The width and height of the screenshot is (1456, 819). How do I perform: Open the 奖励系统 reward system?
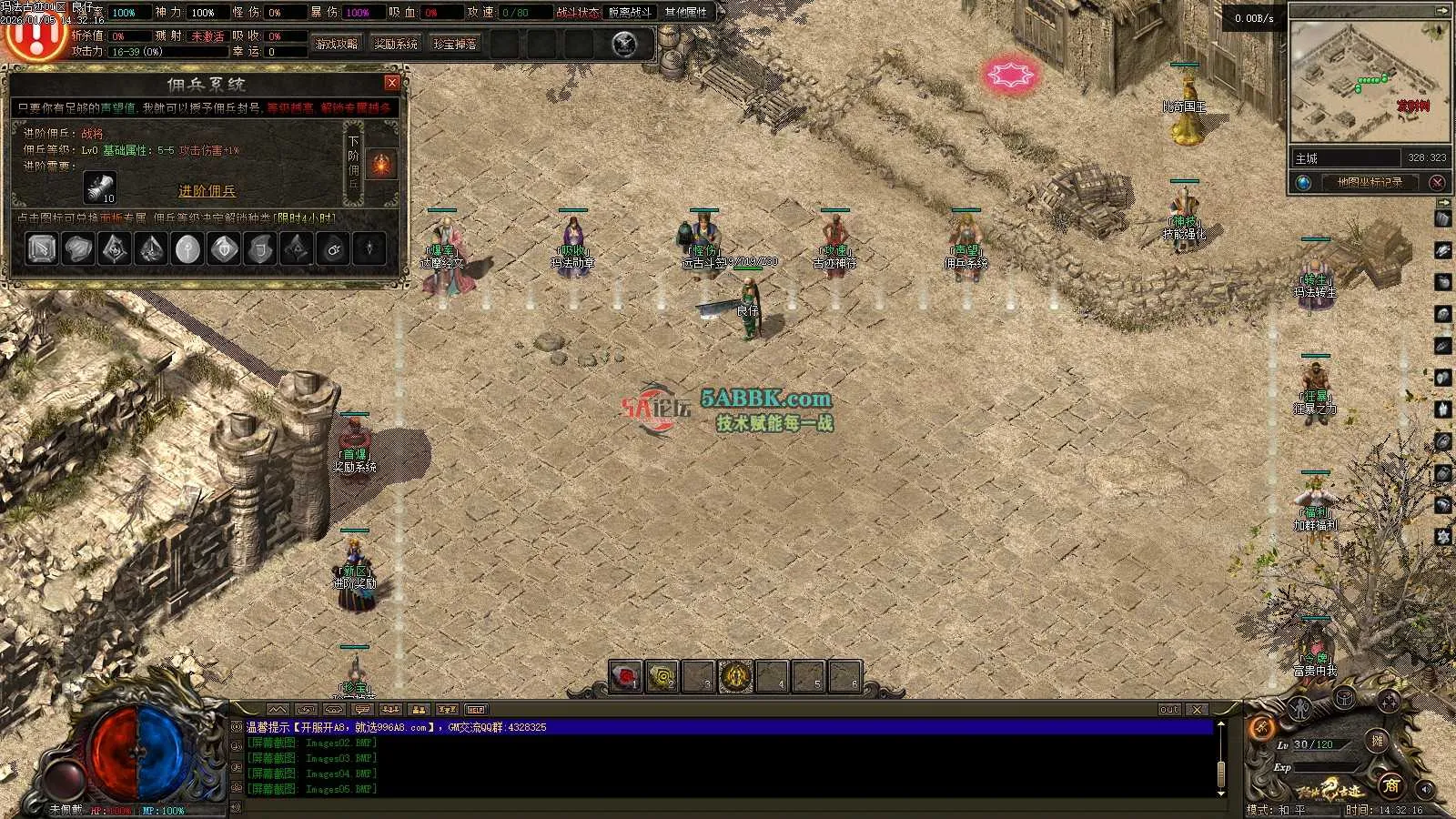click(x=396, y=44)
